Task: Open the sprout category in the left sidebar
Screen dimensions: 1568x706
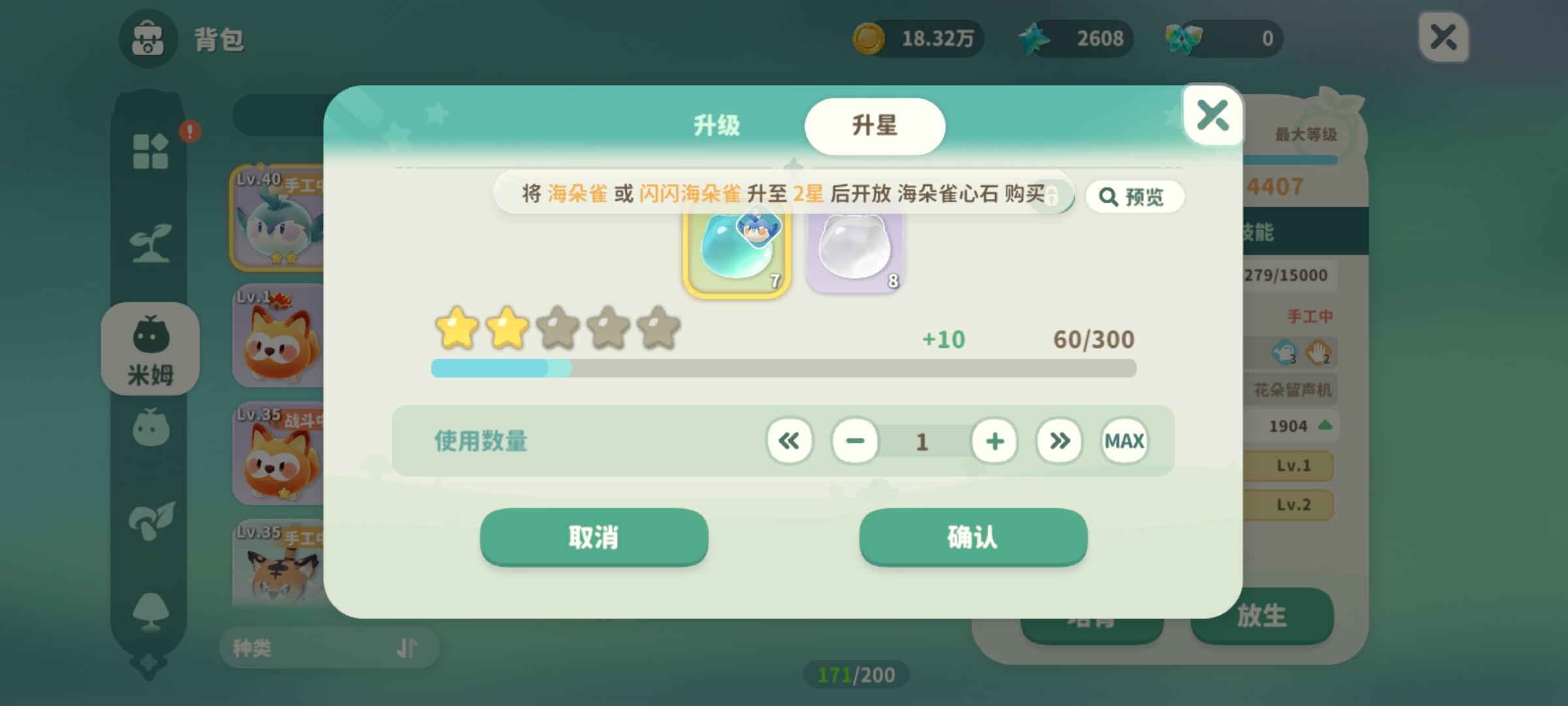Action: pos(152,242)
